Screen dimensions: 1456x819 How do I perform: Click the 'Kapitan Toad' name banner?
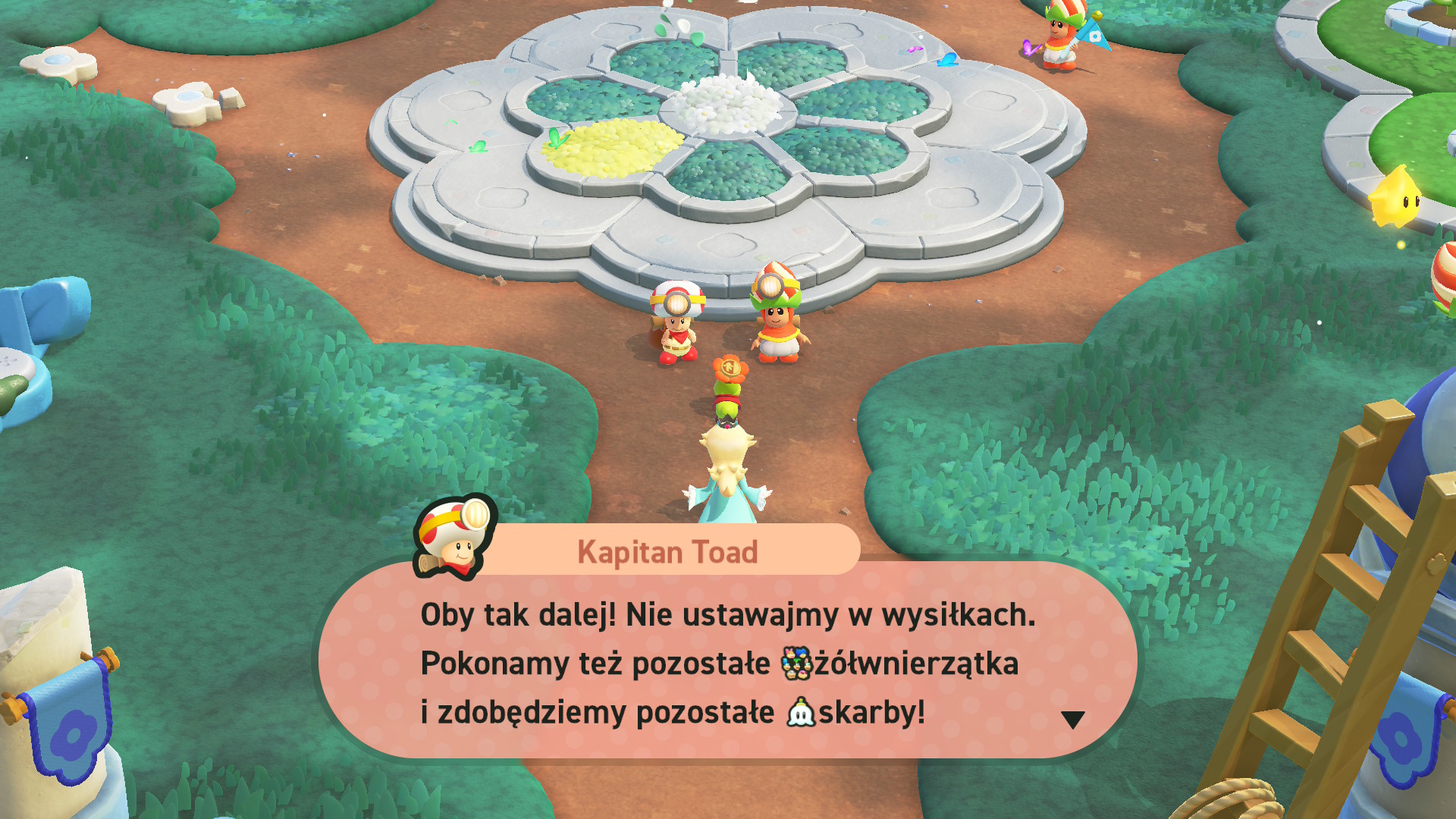coord(667,551)
